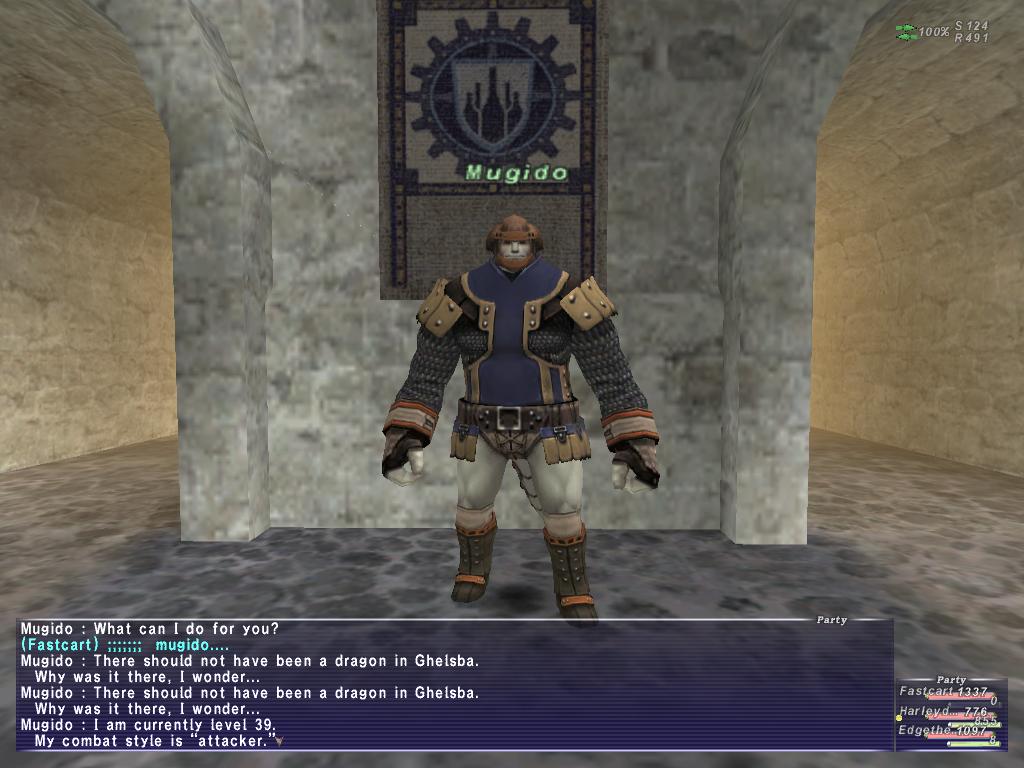This screenshot has width=1024, height=768.
Task: Select Fastcart in the party list
Action: pos(928,692)
